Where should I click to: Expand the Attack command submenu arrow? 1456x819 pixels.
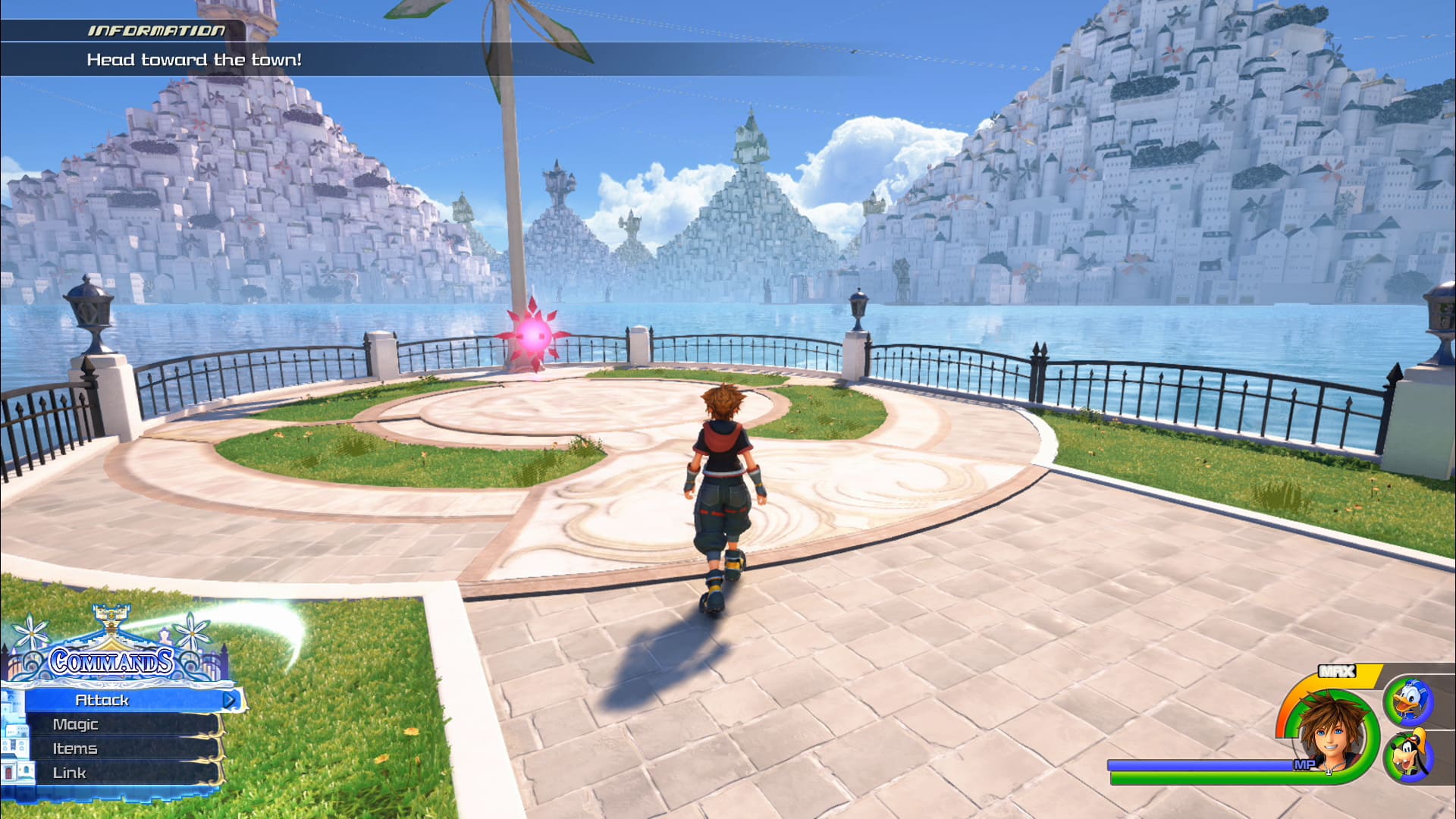pyautogui.click(x=229, y=701)
